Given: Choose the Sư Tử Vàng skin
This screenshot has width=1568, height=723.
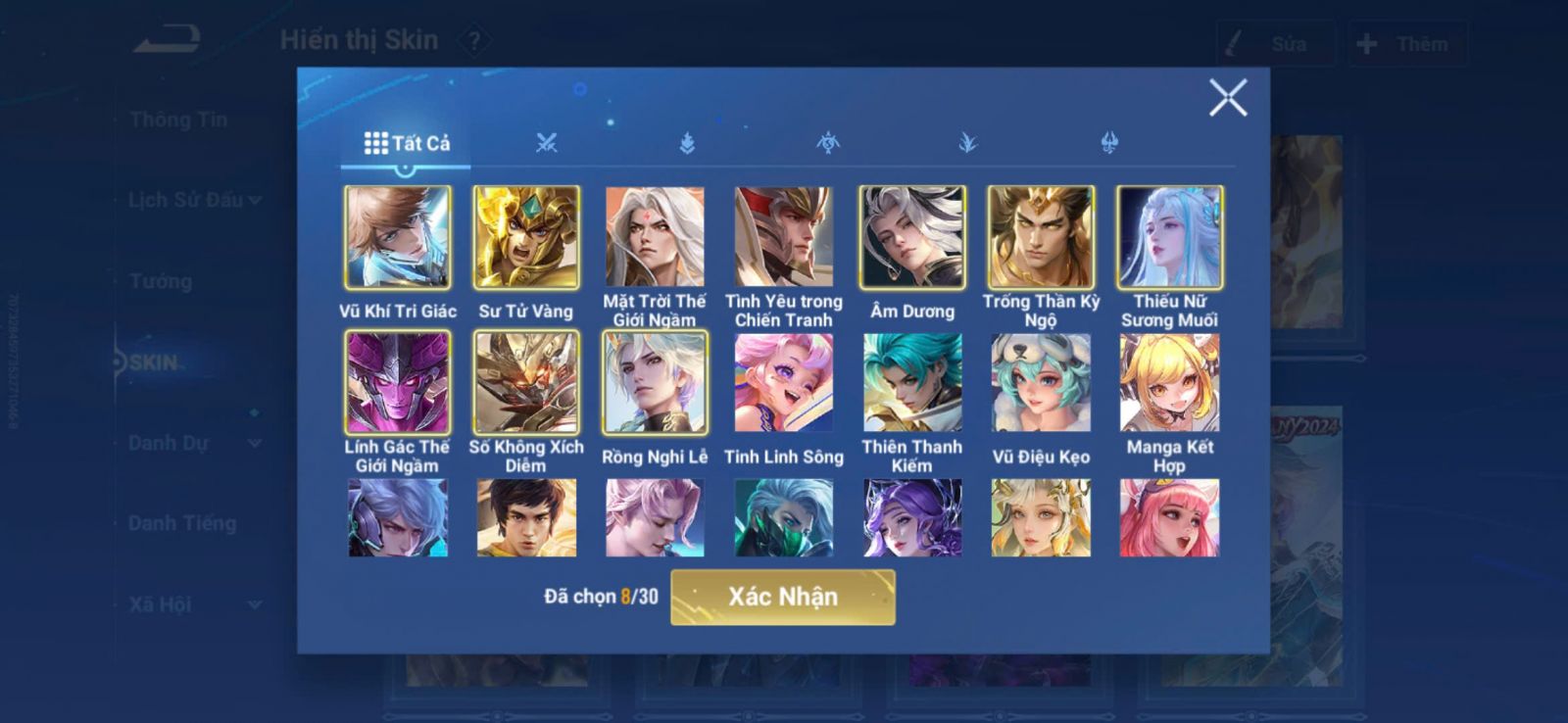Looking at the screenshot, I should (526, 238).
